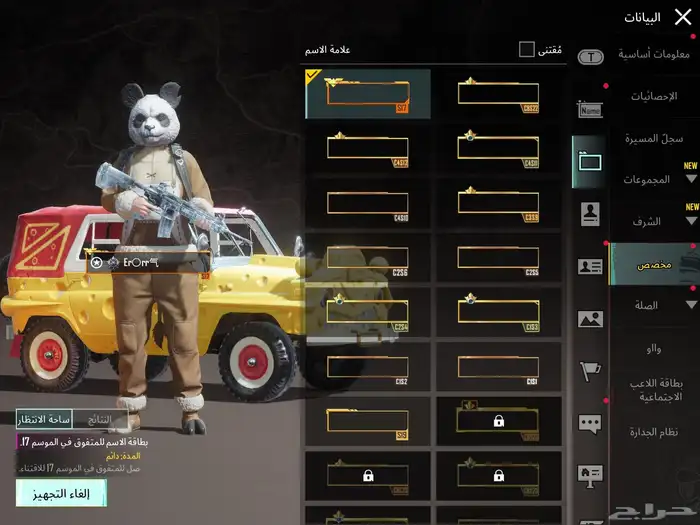Select the equipped S17 name tag
The height and width of the screenshot is (525, 700).
(x=368, y=94)
